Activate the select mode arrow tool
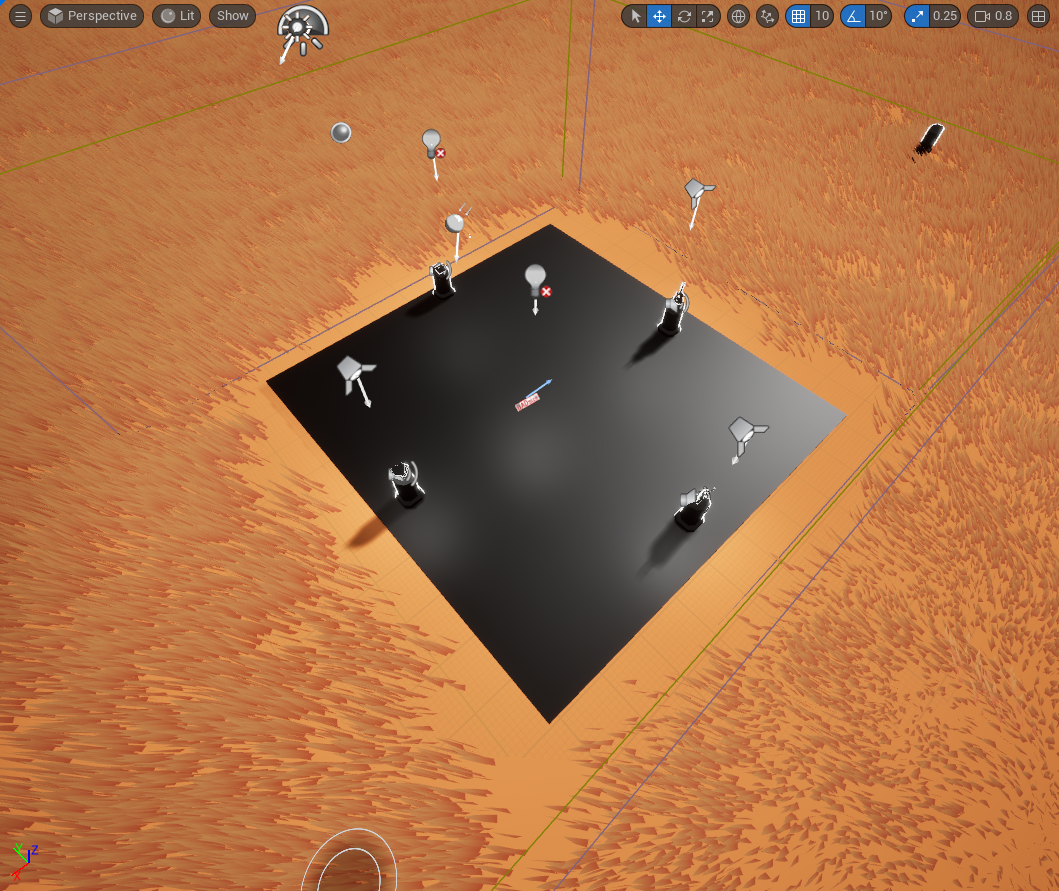 click(x=635, y=16)
